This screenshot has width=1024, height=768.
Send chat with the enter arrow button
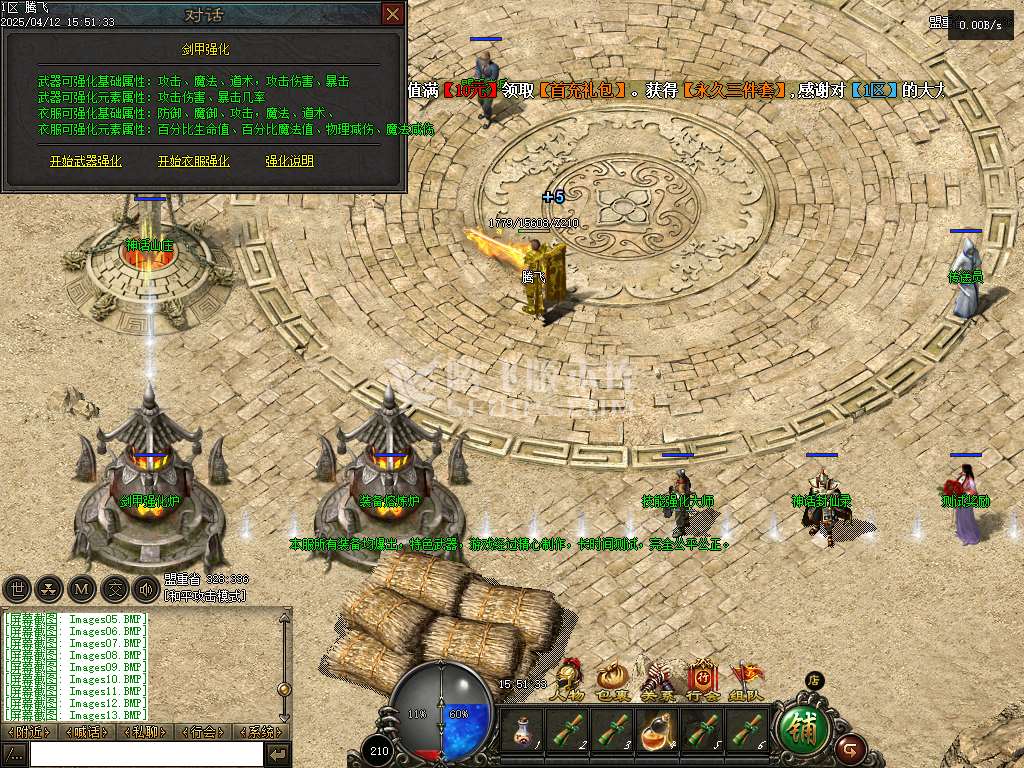point(279,754)
